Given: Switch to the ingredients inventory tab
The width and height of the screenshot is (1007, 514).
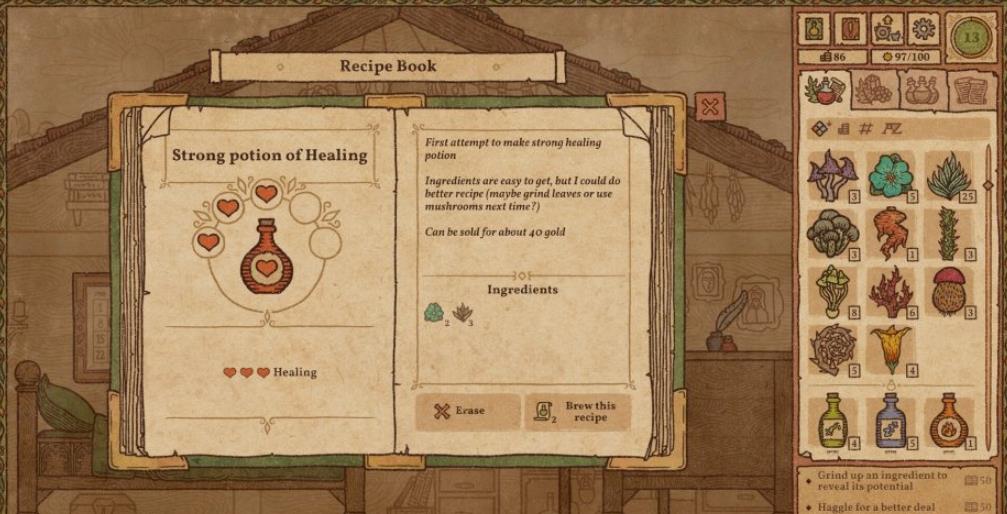Looking at the screenshot, I should point(825,90).
